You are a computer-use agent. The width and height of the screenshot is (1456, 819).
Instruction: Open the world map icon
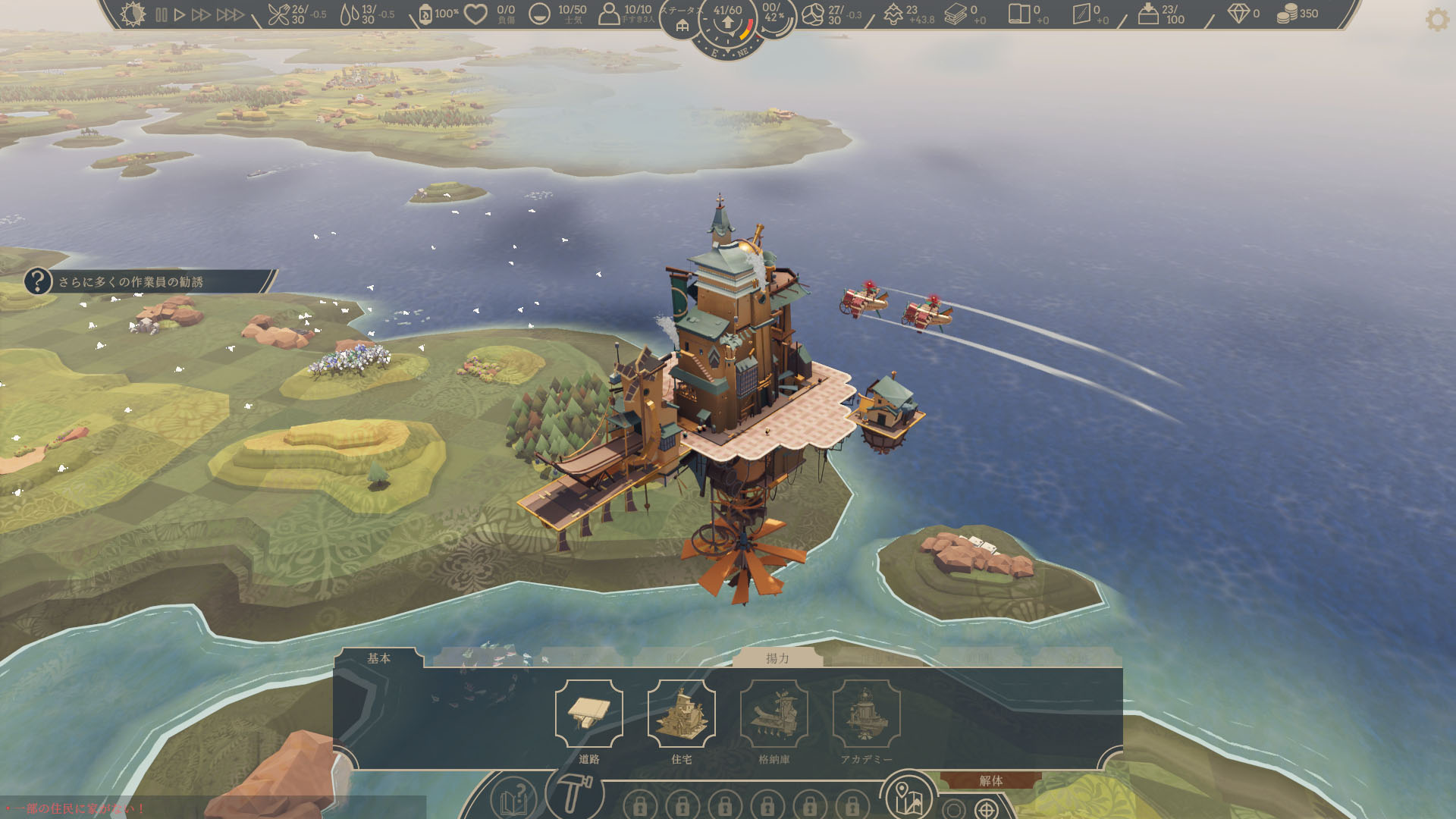click(x=908, y=797)
